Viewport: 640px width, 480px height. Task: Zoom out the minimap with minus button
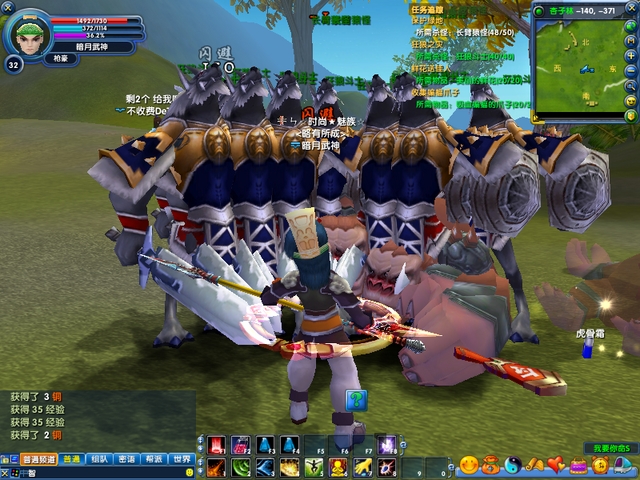coord(631,72)
